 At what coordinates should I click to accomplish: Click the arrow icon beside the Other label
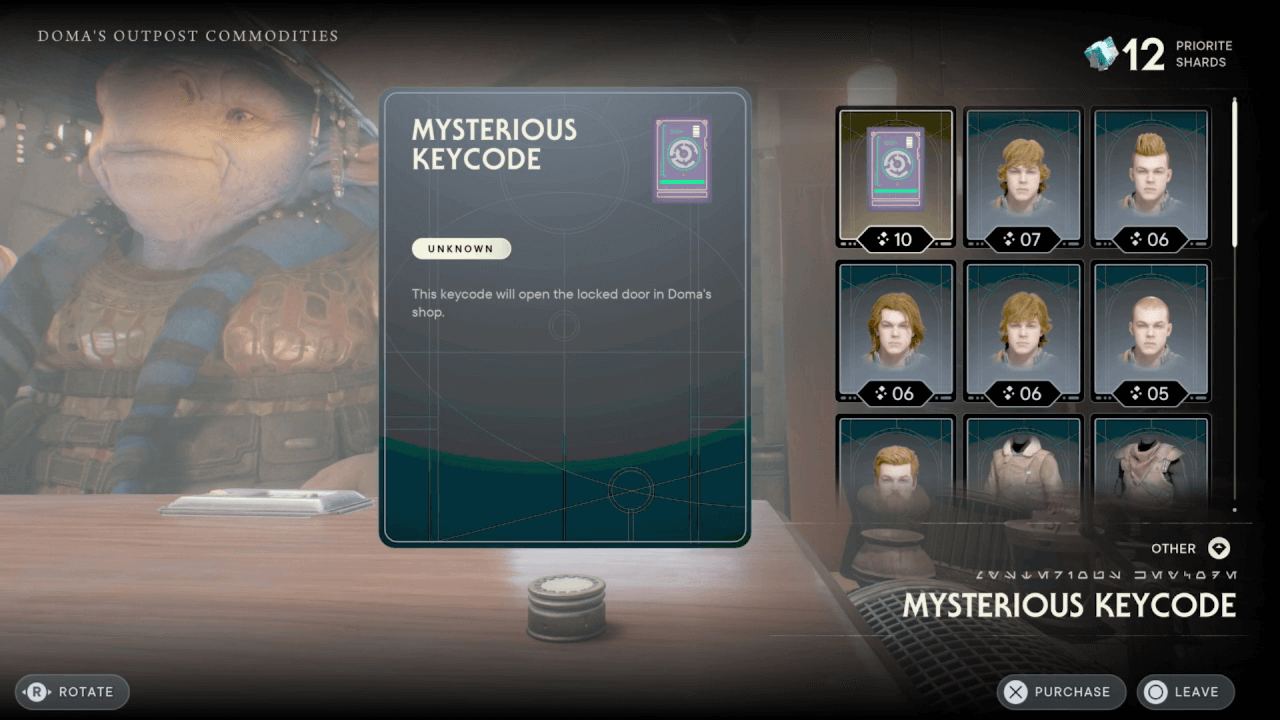point(1218,548)
